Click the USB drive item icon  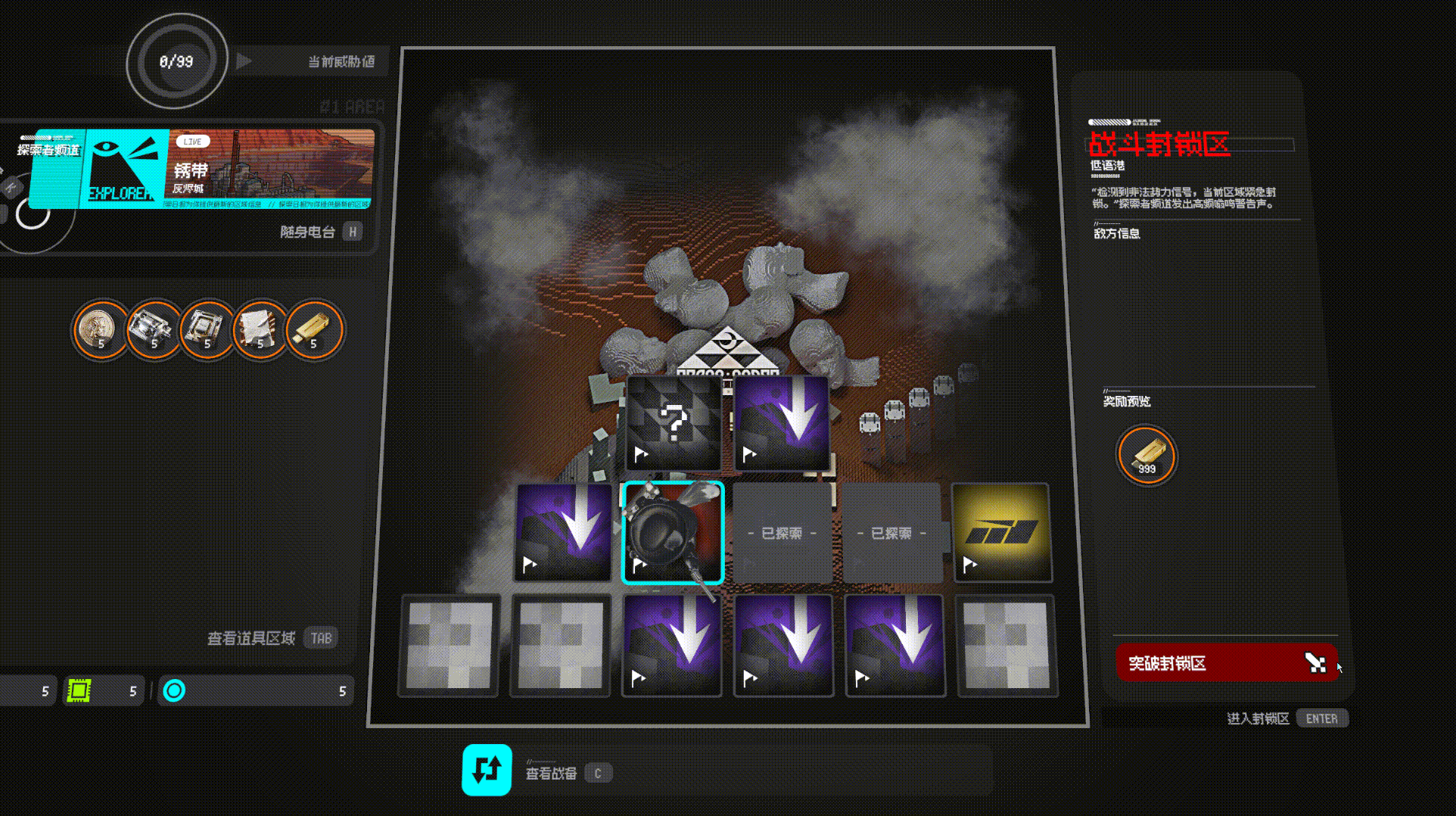pos(314,329)
